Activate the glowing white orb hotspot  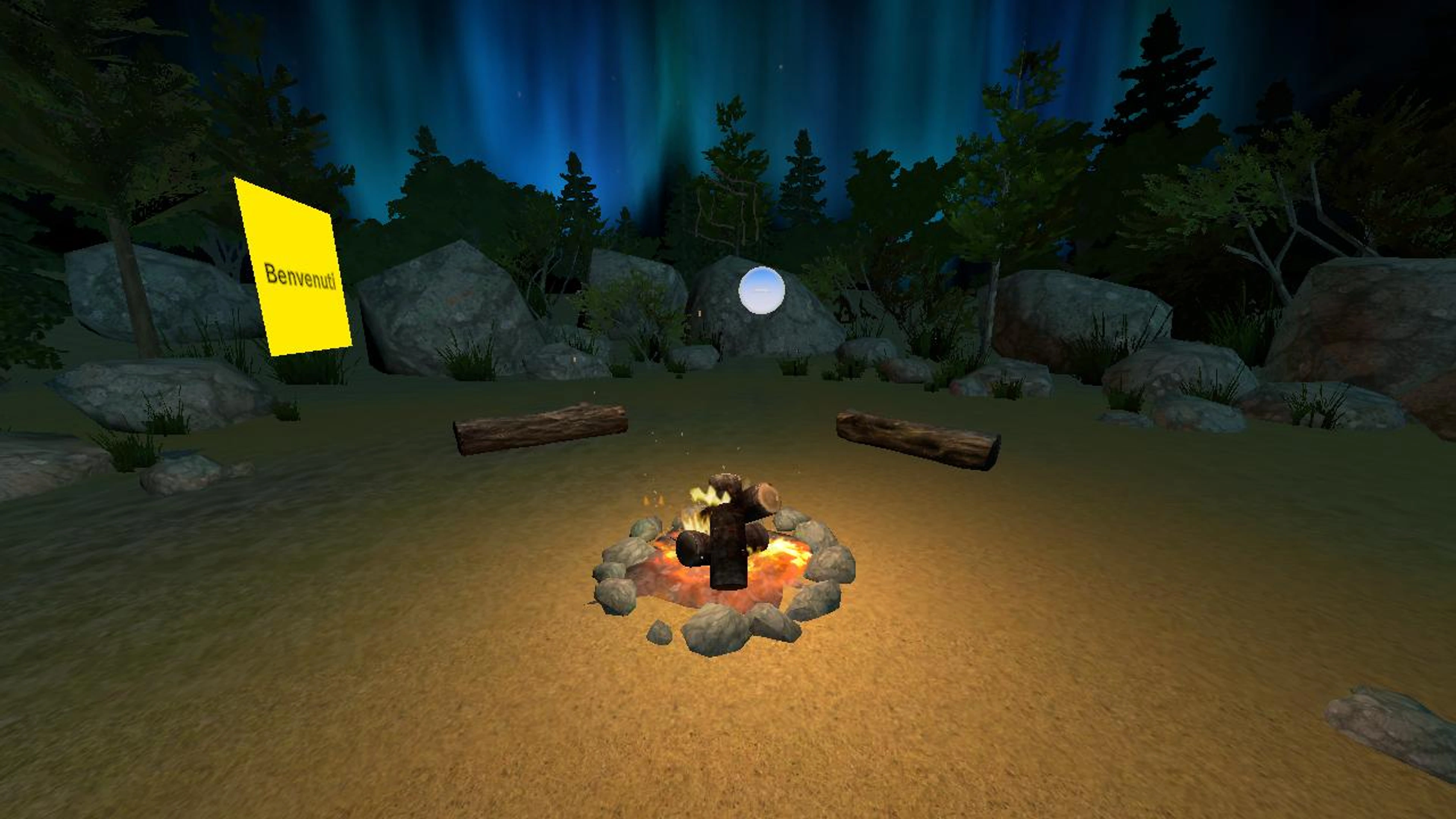click(x=761, y=290)
